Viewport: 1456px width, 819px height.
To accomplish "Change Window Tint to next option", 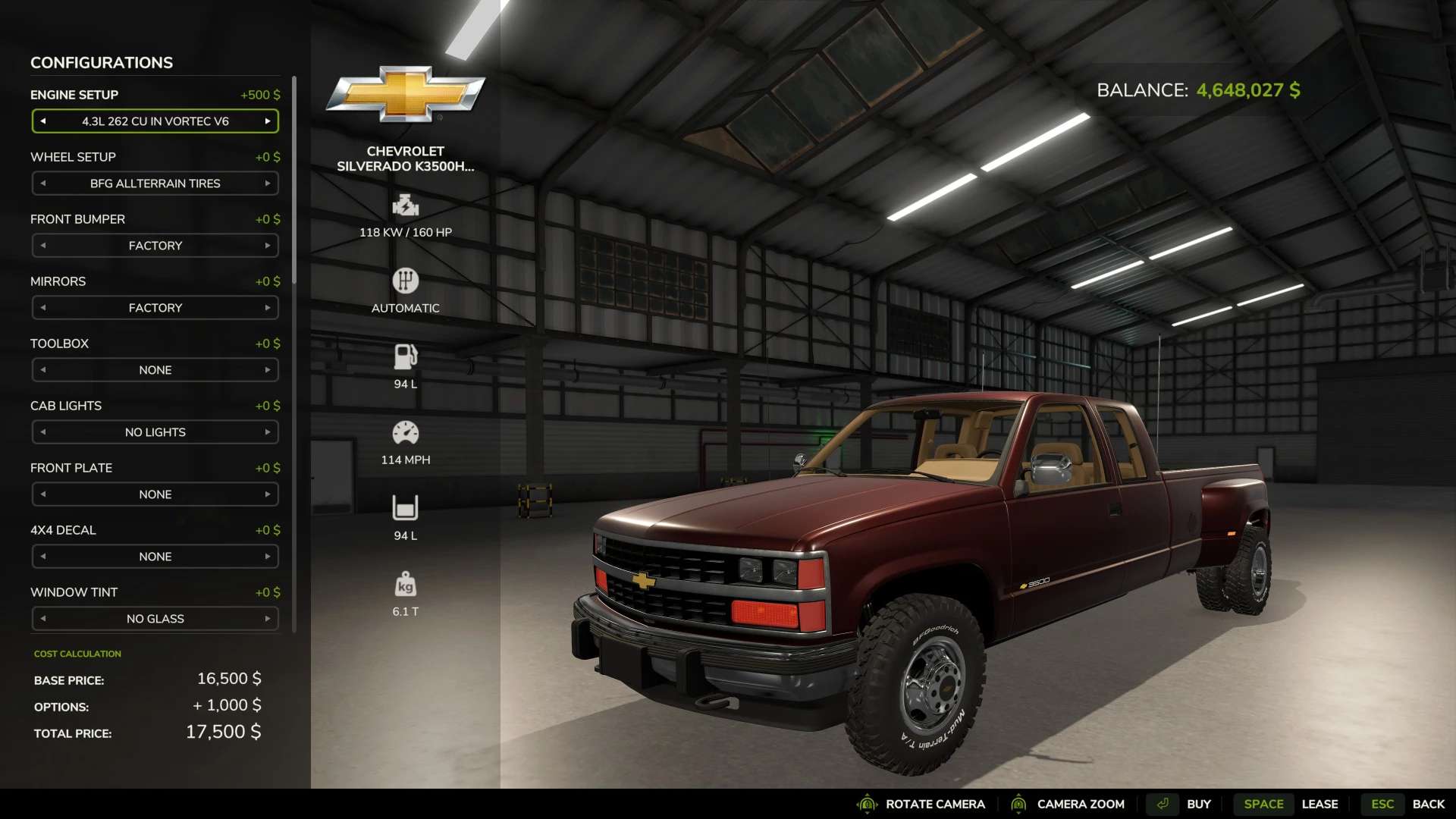I will click(268, 619).
